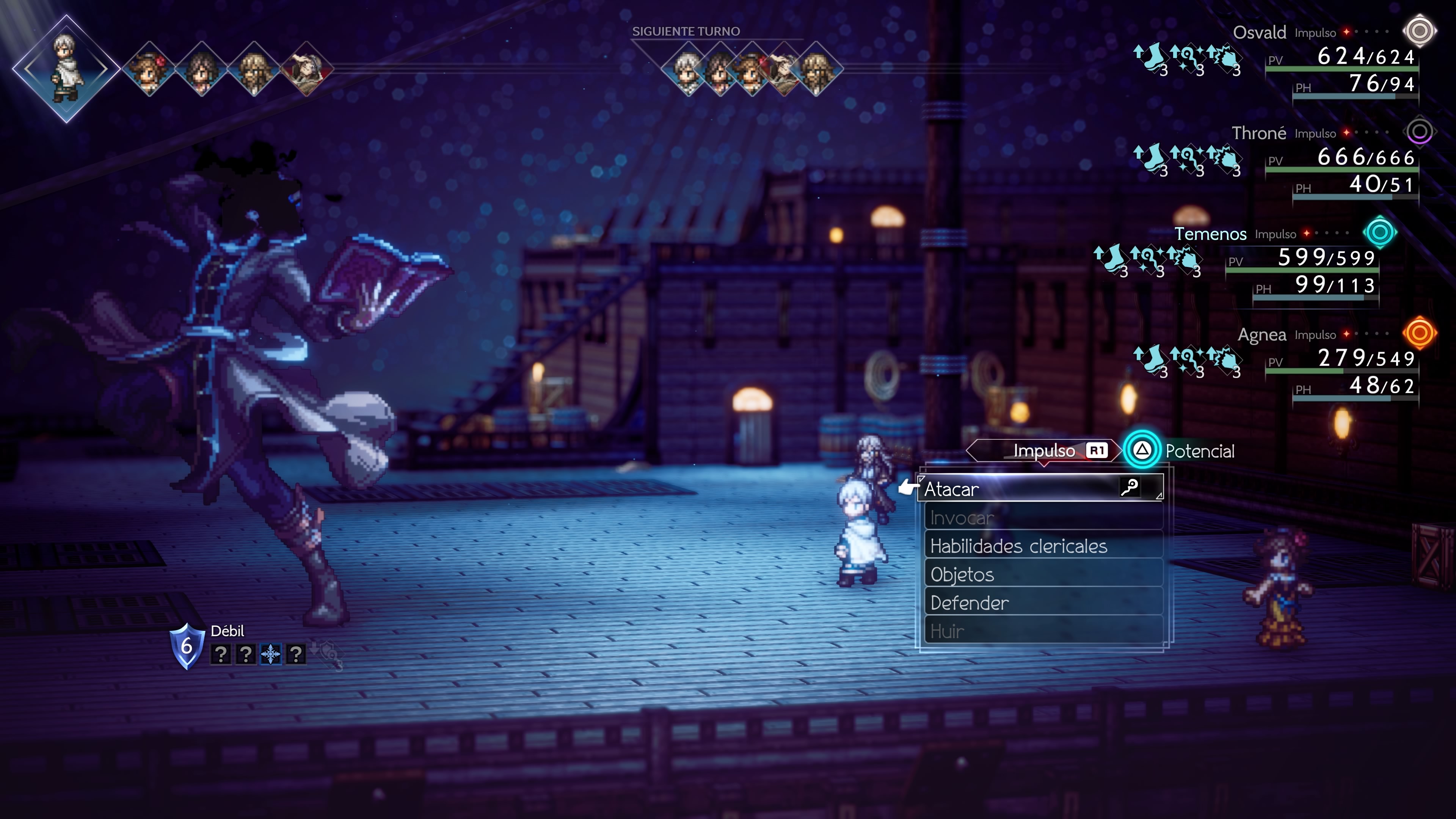
Task: Click the enemy's blue shield counter
Action: pos(187,646)
